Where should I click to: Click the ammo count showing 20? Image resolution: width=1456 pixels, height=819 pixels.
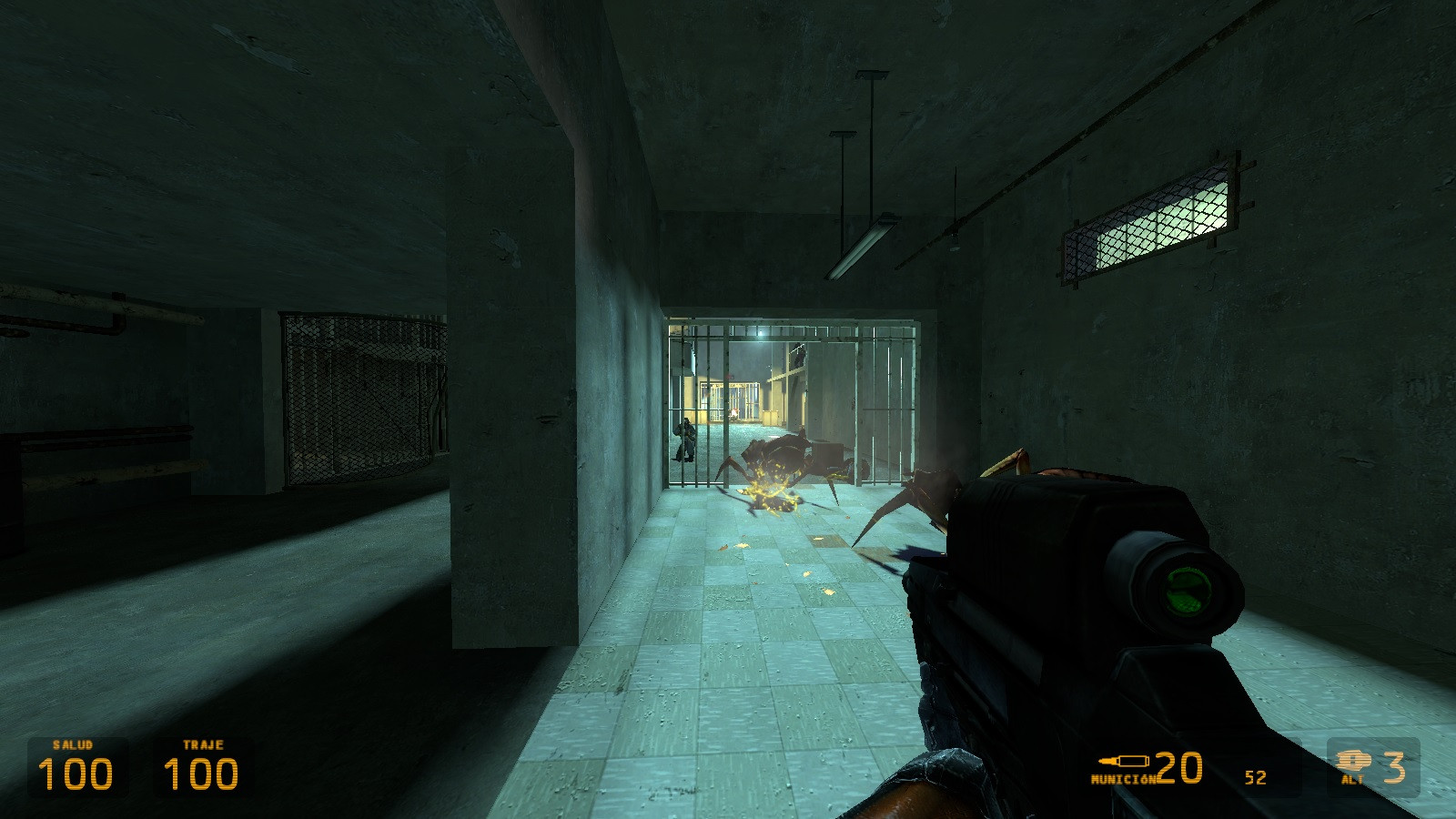(1178, 766)
